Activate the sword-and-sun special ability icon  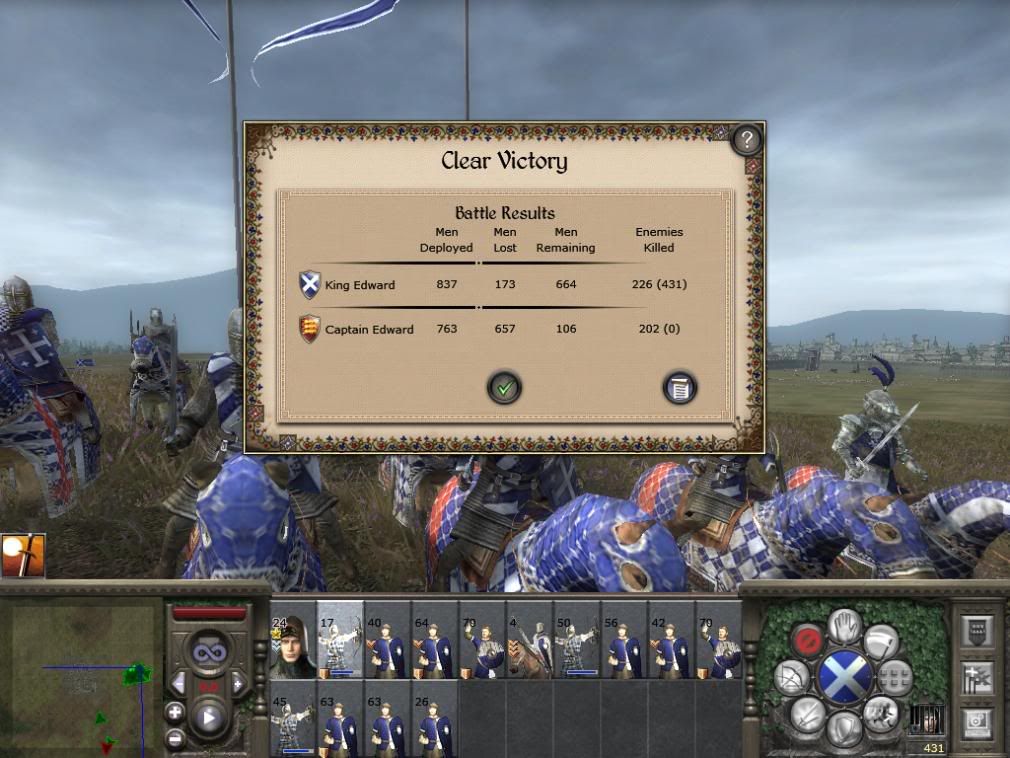click(22, 555)
